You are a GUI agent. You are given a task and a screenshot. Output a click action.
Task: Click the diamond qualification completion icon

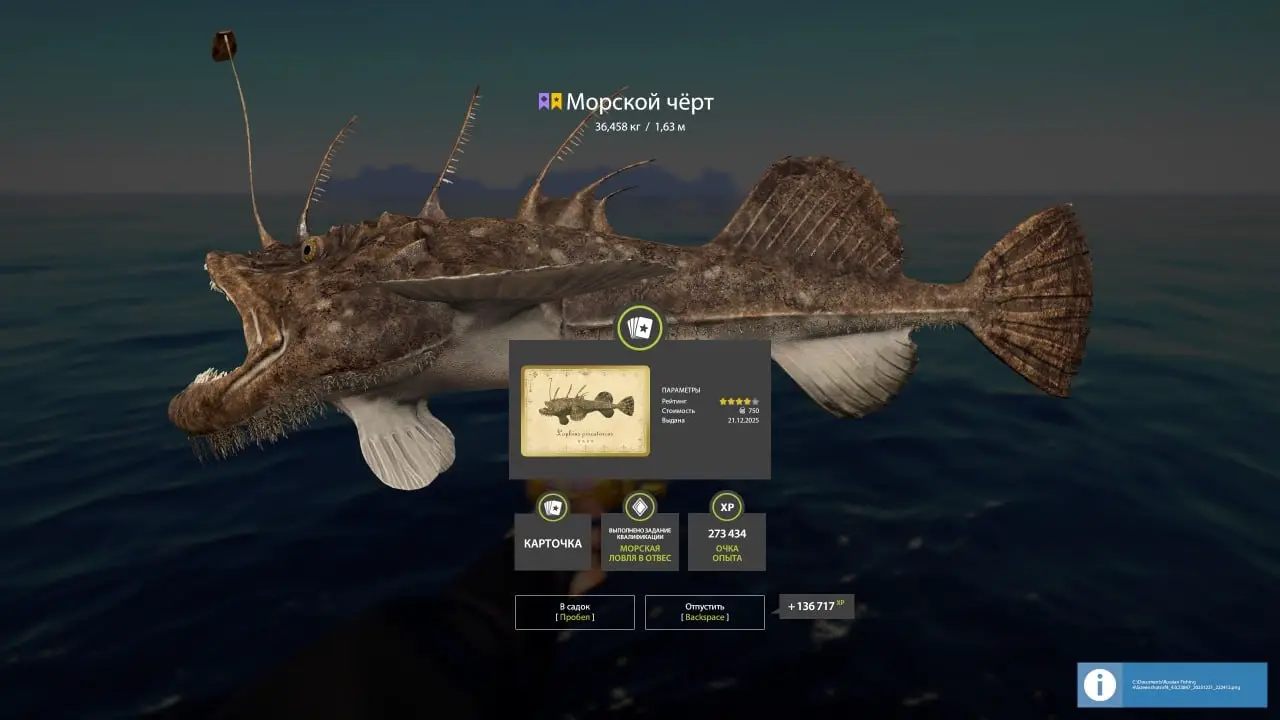click(x=639, y=508)
